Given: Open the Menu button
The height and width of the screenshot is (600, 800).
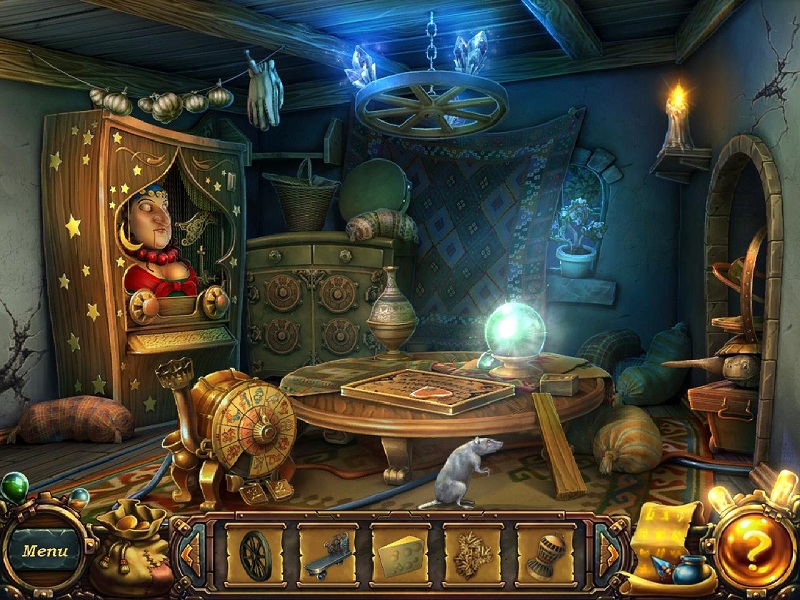Looking at the screenshot, I should pyautogui.click(x=44, y=551).
